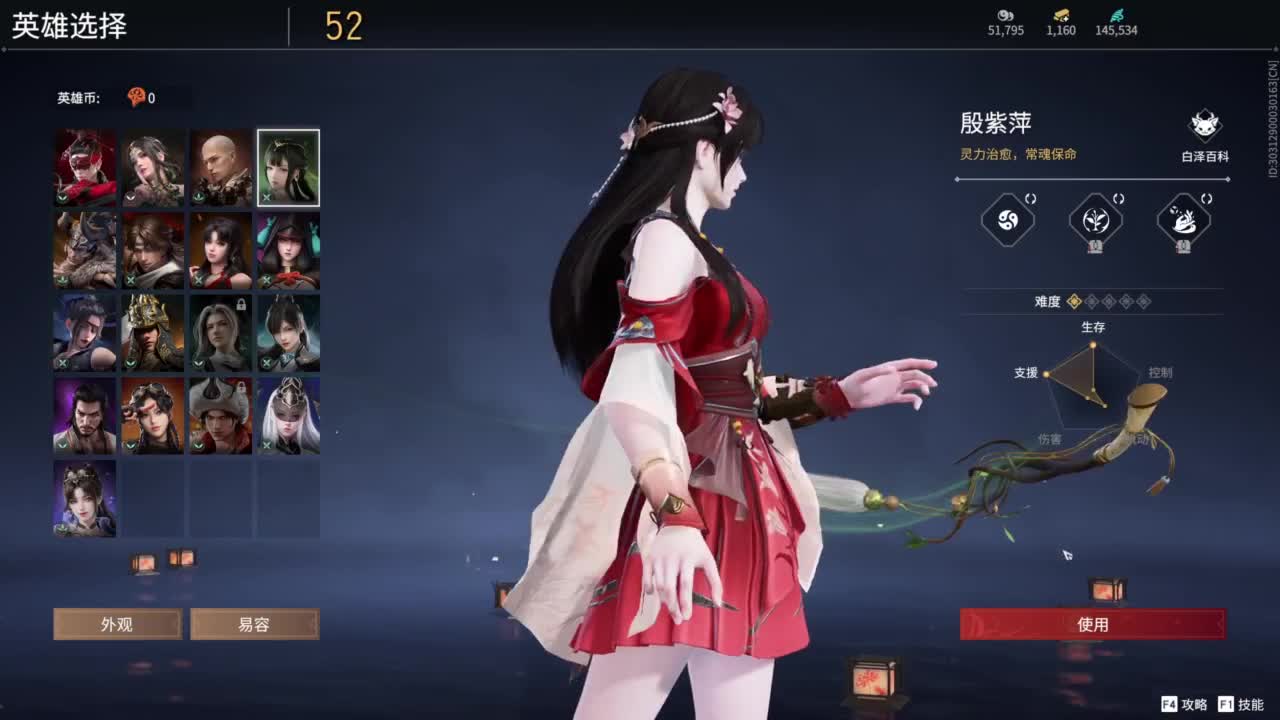Viewport: 1280px width, 720px height.
Task: Select the rightmost healing hand skill icon
Action: click(1184, 222)
